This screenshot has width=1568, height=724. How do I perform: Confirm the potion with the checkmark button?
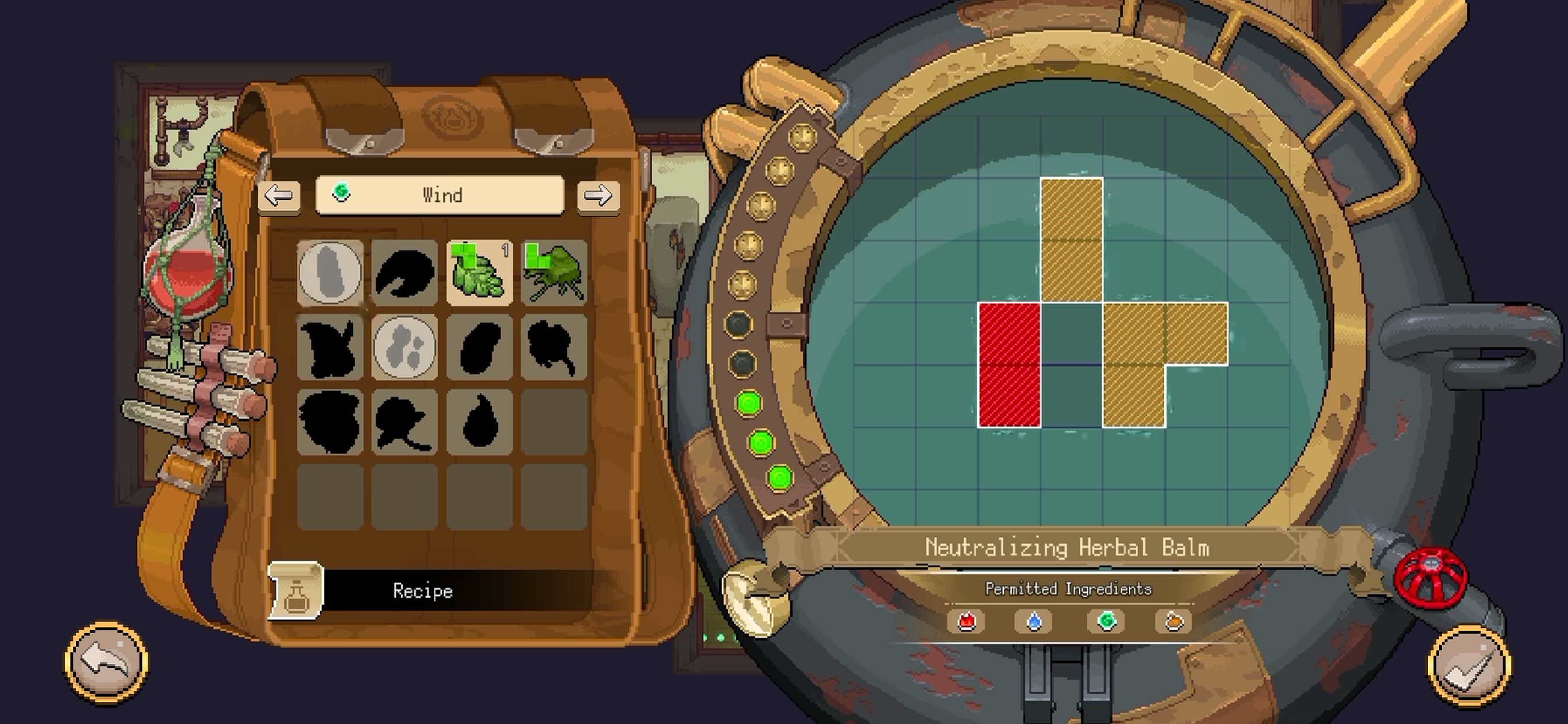1468,666
